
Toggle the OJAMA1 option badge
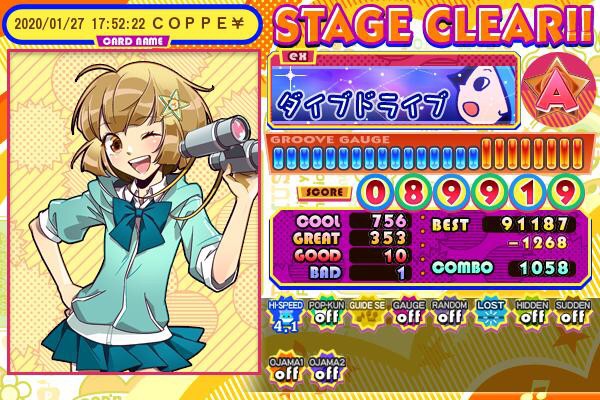[284, 368]
